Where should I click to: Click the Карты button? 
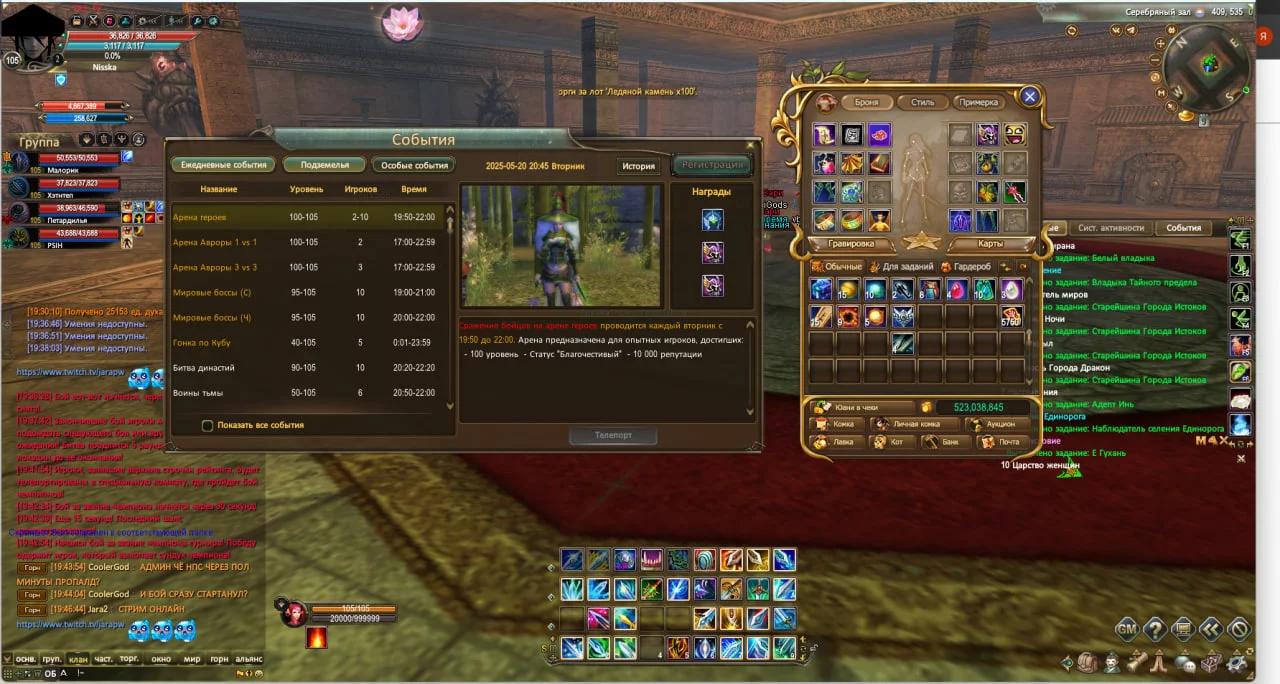click(x=989, y=243)
